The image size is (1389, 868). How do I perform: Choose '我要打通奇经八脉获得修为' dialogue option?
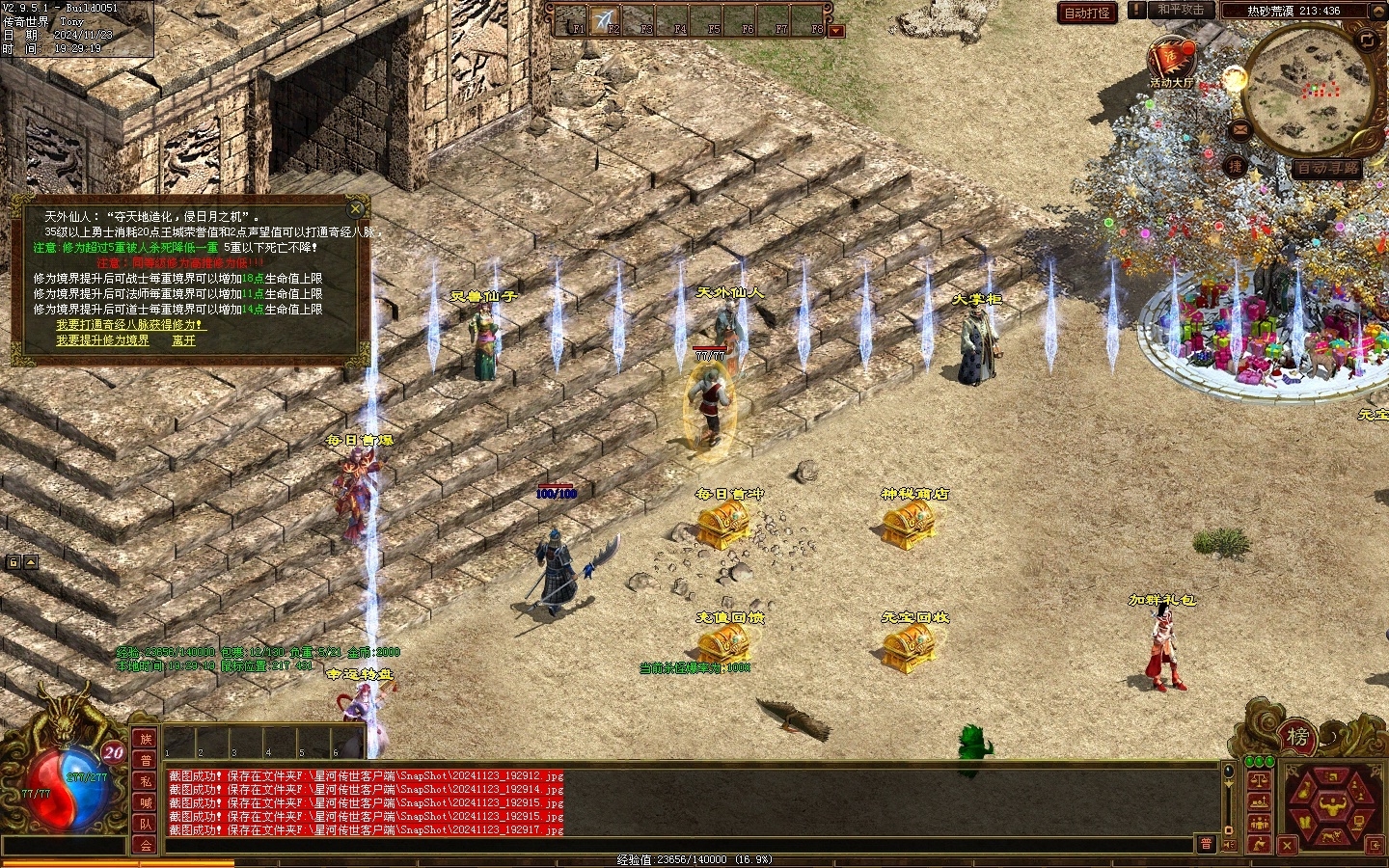click(x=131, y=325)
